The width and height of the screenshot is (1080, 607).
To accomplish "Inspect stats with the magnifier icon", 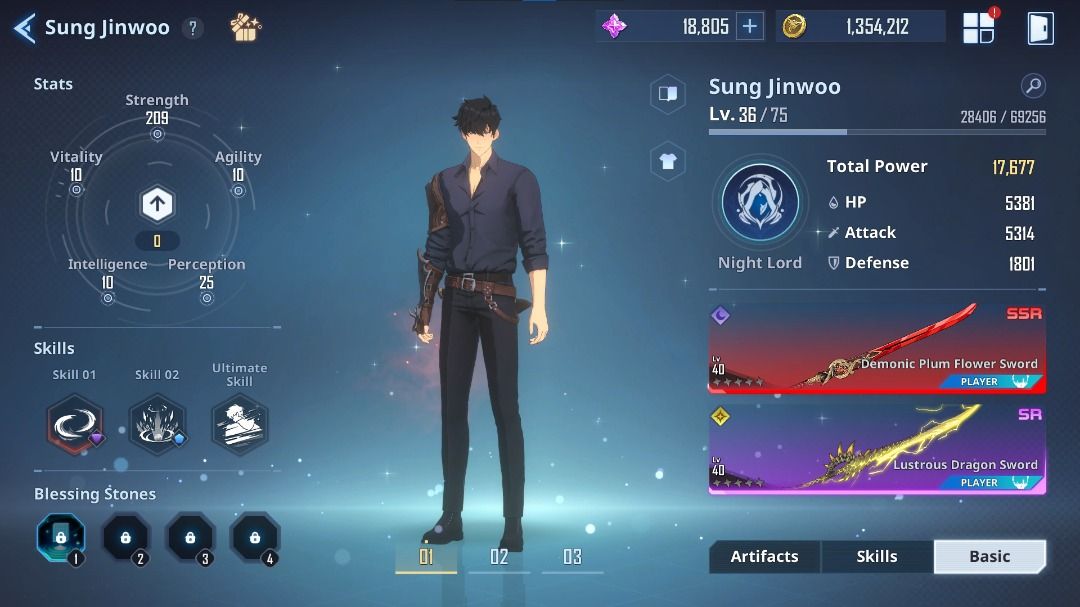I will [1033, 86].
